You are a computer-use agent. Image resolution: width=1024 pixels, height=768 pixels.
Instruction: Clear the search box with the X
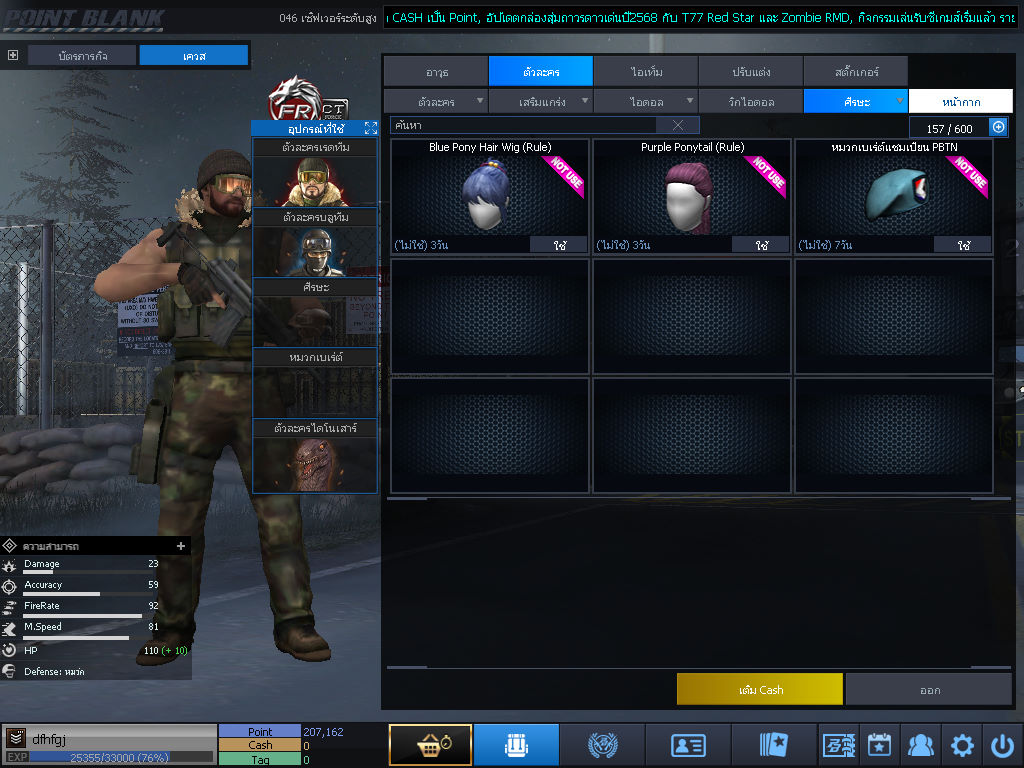tap(678, 125)
